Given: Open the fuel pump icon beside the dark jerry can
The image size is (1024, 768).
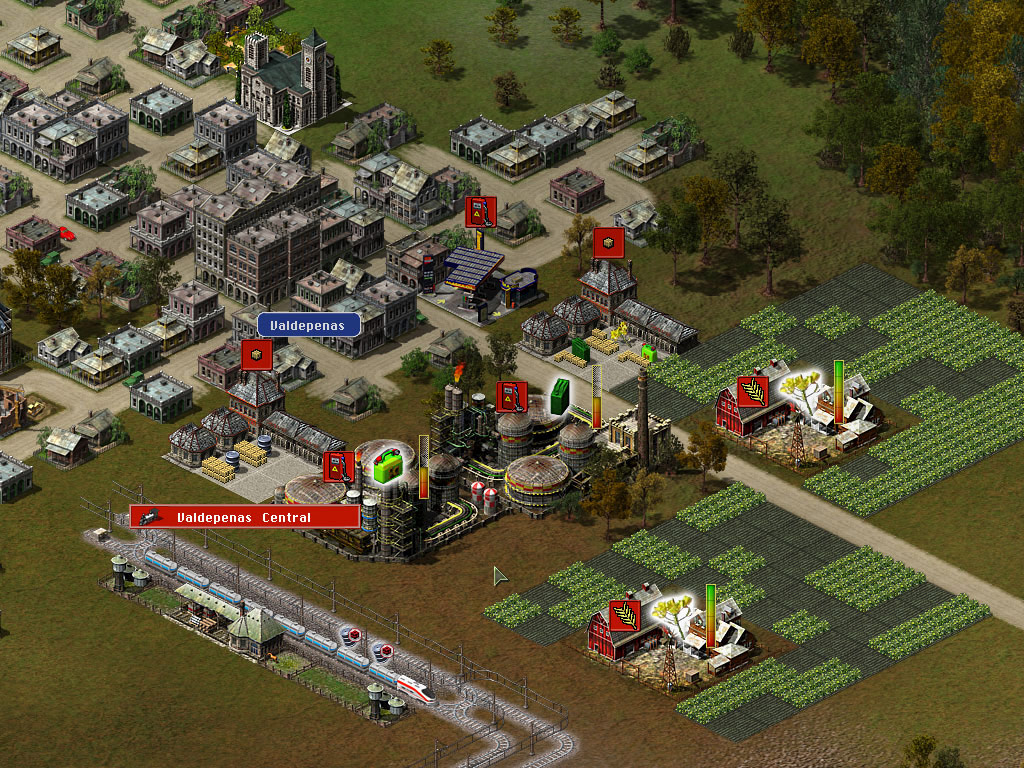Looking at the screenshot, I should 511,397.
